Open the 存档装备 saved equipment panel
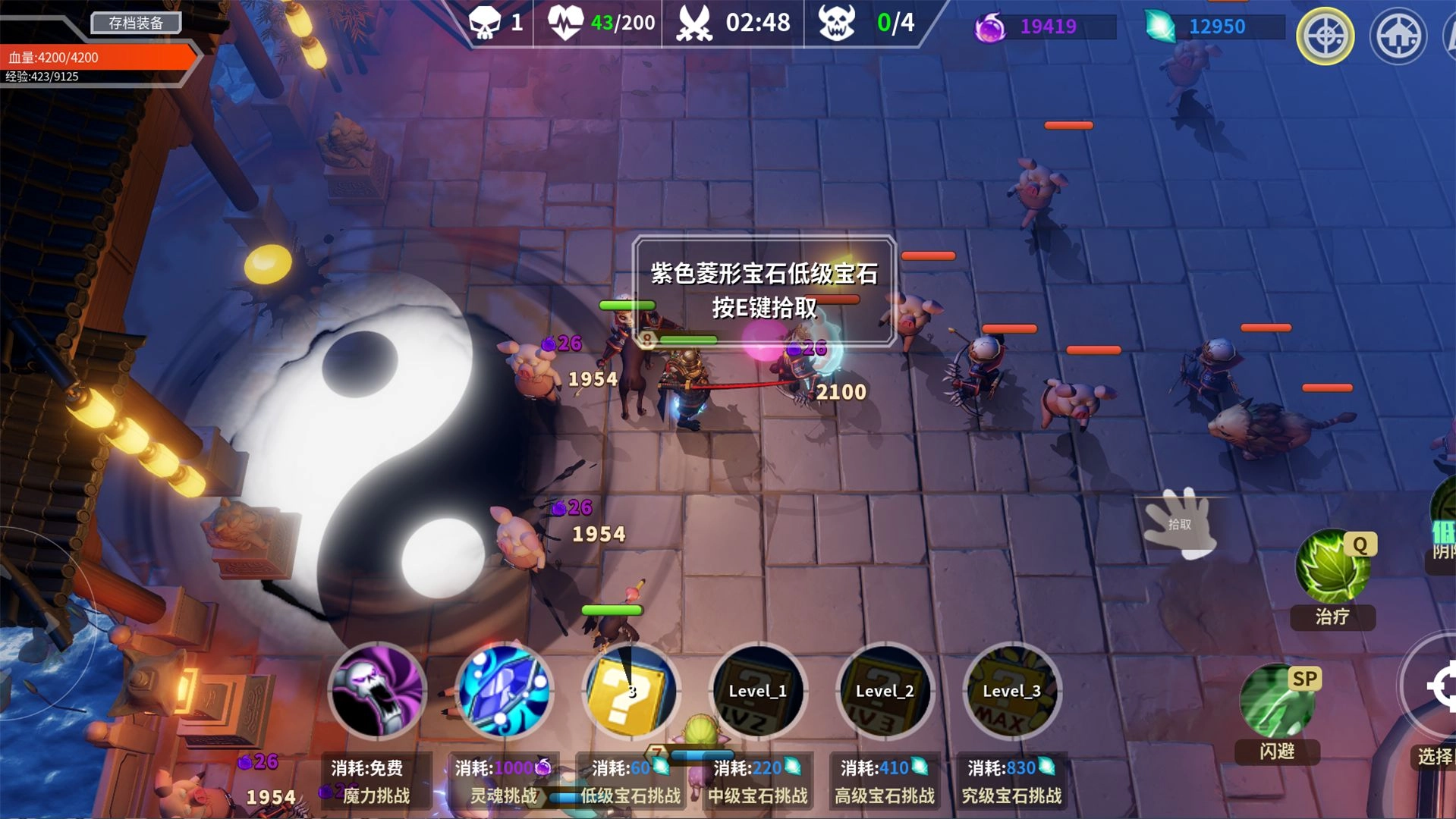The height and width of the screenshot is (819, 1456). pyautogui.click(x=135, y=23)
